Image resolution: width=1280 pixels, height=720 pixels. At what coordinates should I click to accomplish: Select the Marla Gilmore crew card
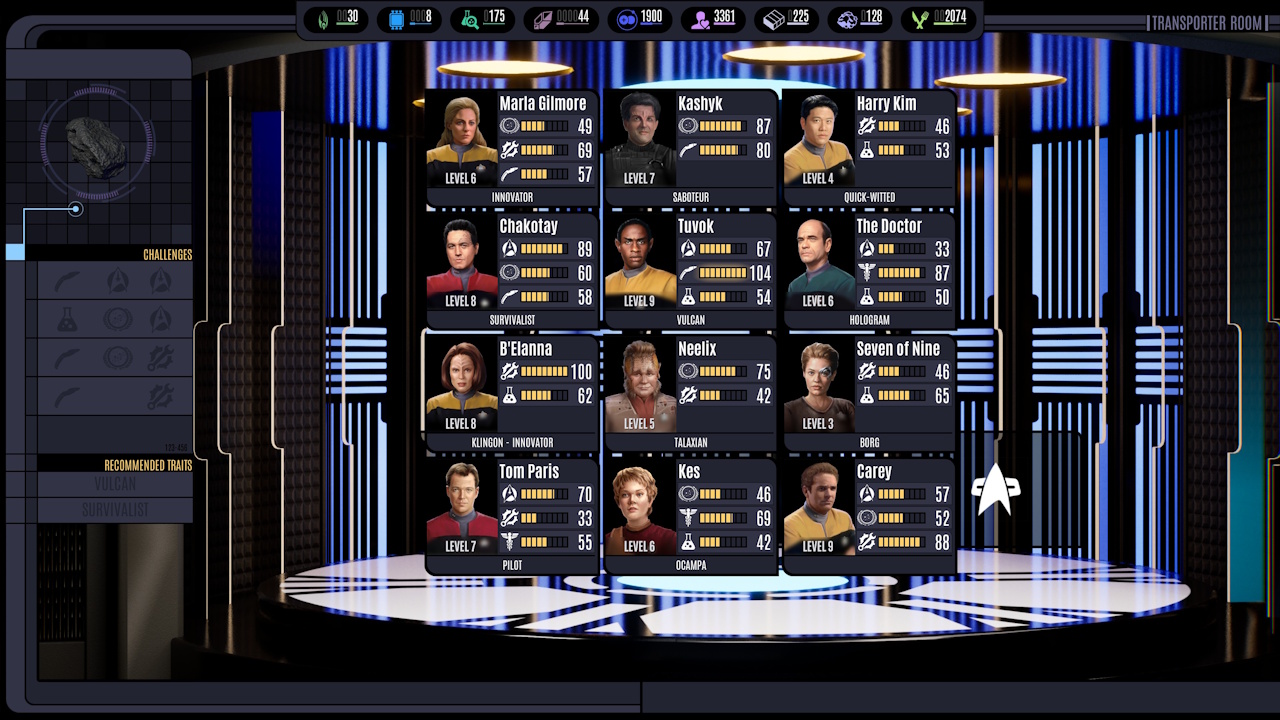(512, 148)
